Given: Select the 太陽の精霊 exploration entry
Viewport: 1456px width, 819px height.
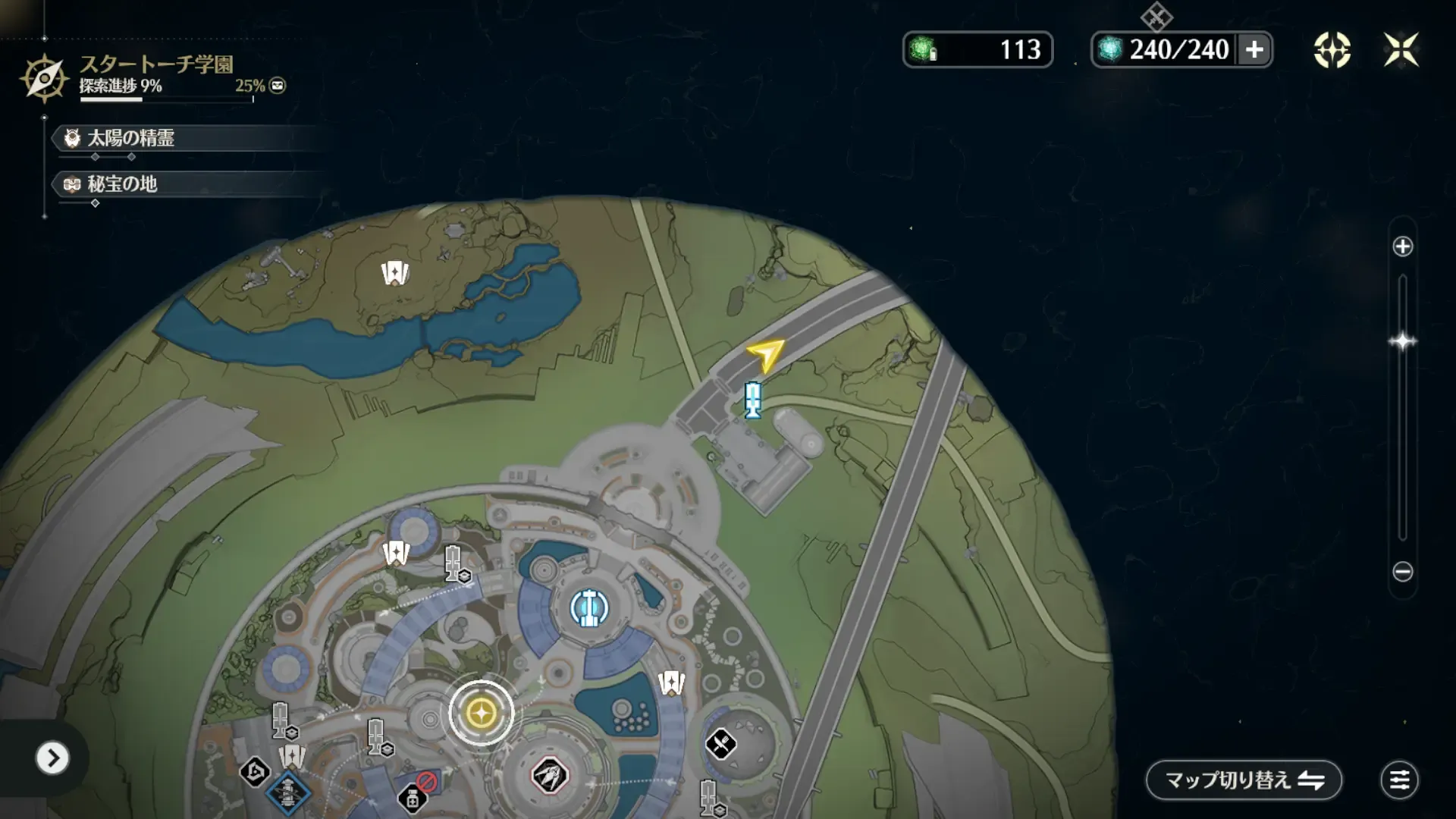Looking at the screenshot, I should pos(130,138).
